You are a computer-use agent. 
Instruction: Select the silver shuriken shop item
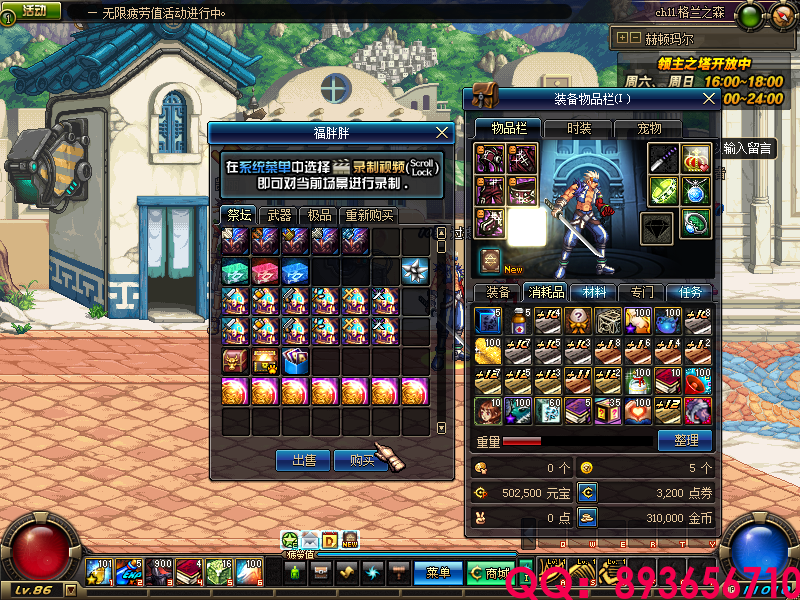click(x=415, y=271)
